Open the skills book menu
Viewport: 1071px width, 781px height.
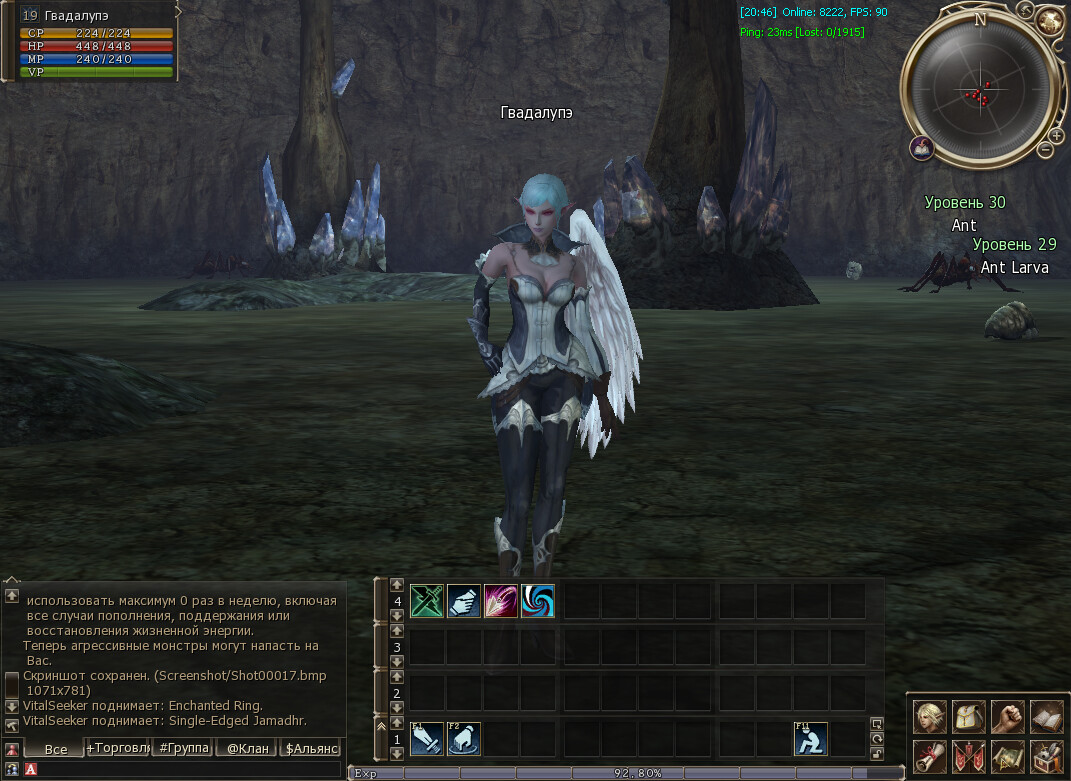point(1046,716)
